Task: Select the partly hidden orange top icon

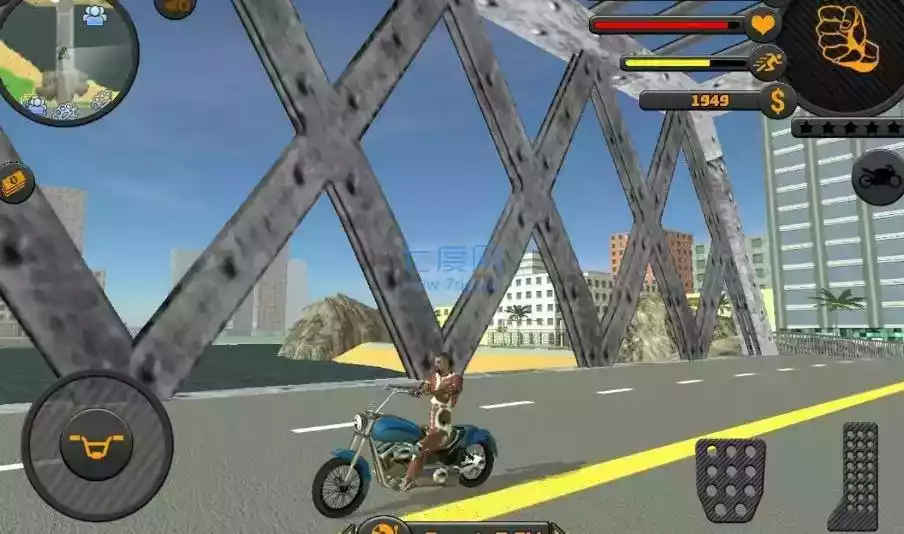Action: pos(175,6)
